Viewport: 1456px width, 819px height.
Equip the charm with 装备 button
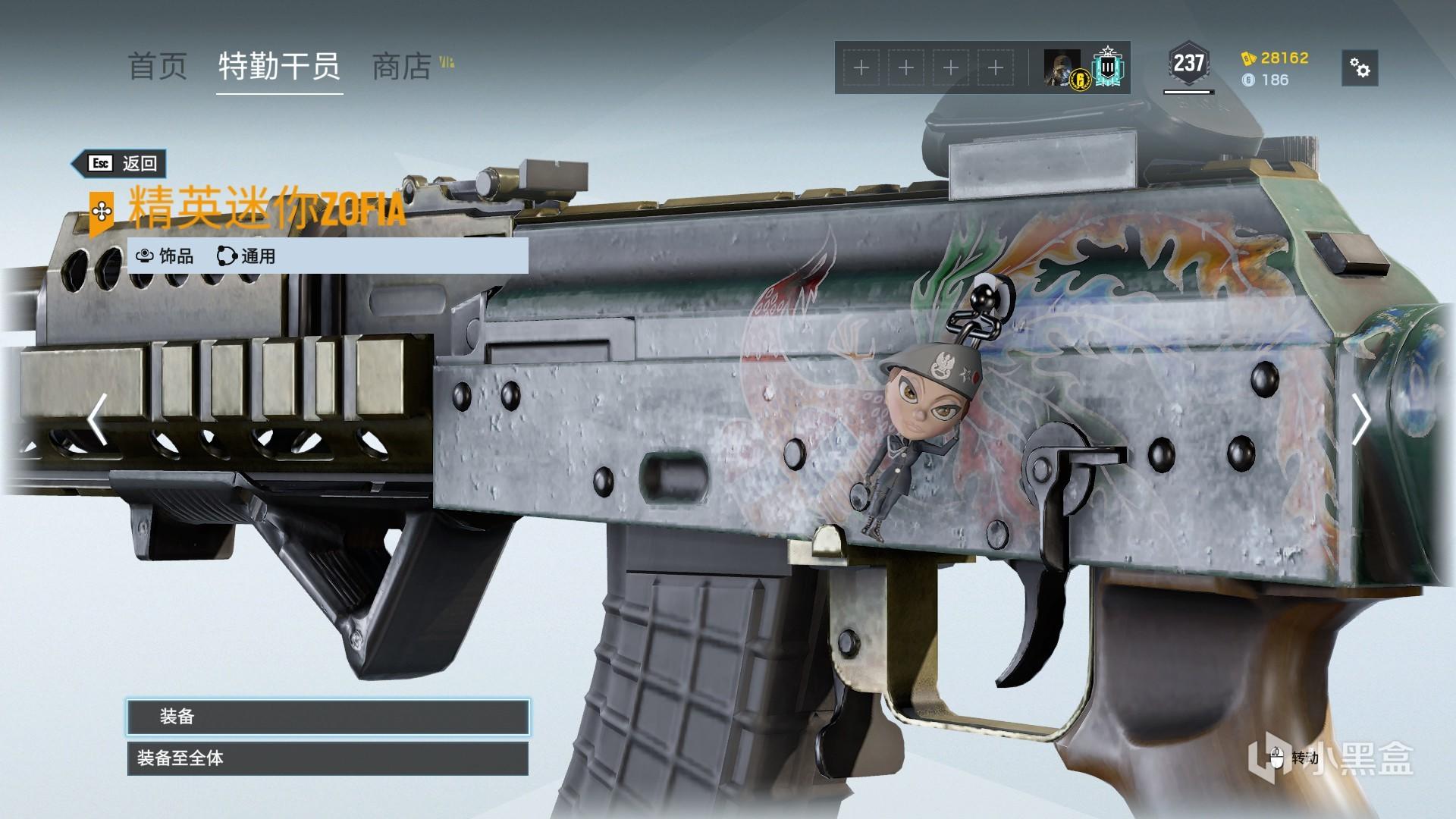click(x=328, y=717)
